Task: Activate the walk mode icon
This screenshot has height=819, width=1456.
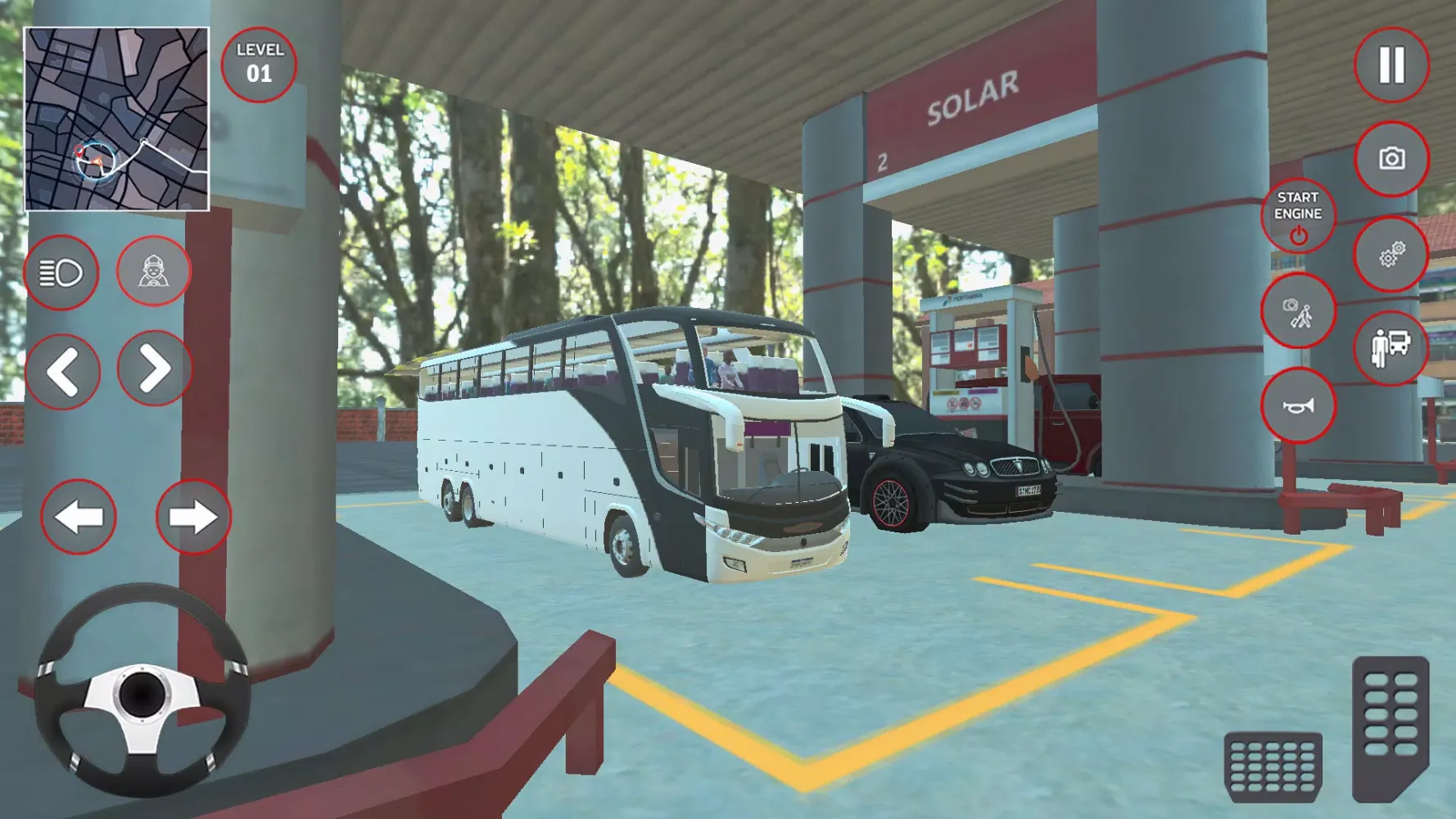Action: pos(1296,313)
